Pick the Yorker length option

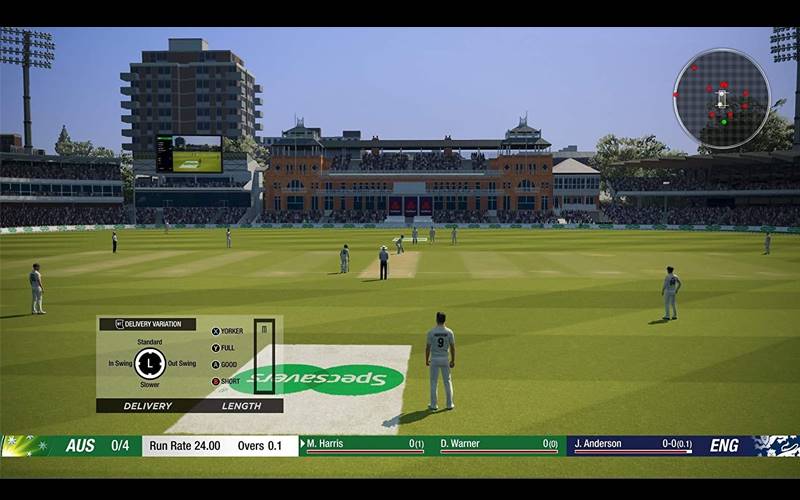tap(227, 331)
